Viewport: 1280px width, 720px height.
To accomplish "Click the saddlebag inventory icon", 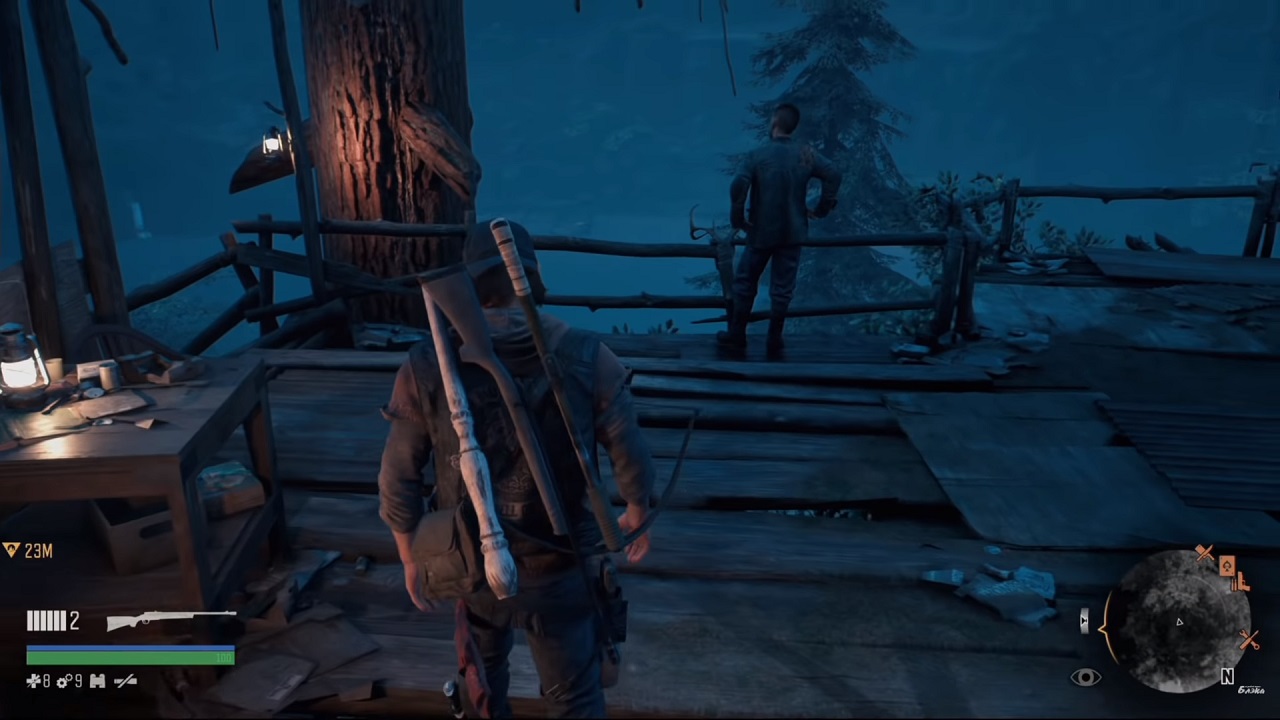I will [97, 681].
